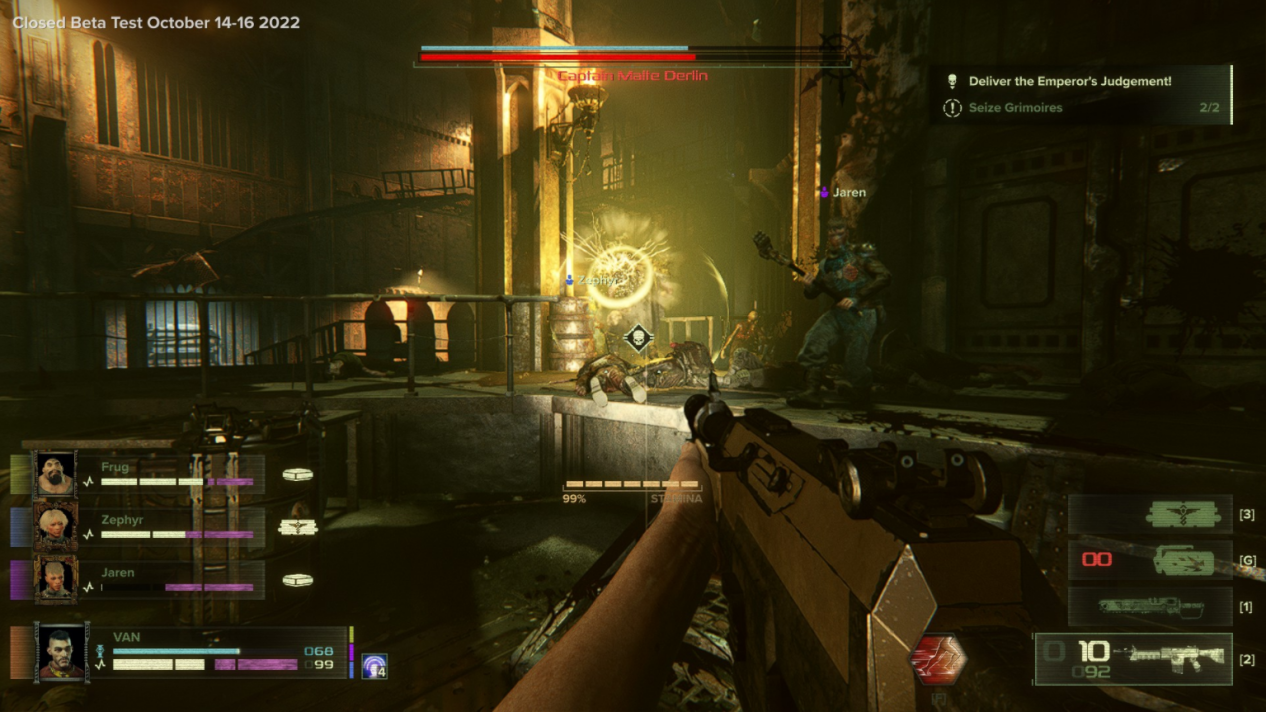Open the Deliver the Emperor's Judgement objective
Image resolution: width=1266 pixels, height=712 pixels.
coord(1070,82)
